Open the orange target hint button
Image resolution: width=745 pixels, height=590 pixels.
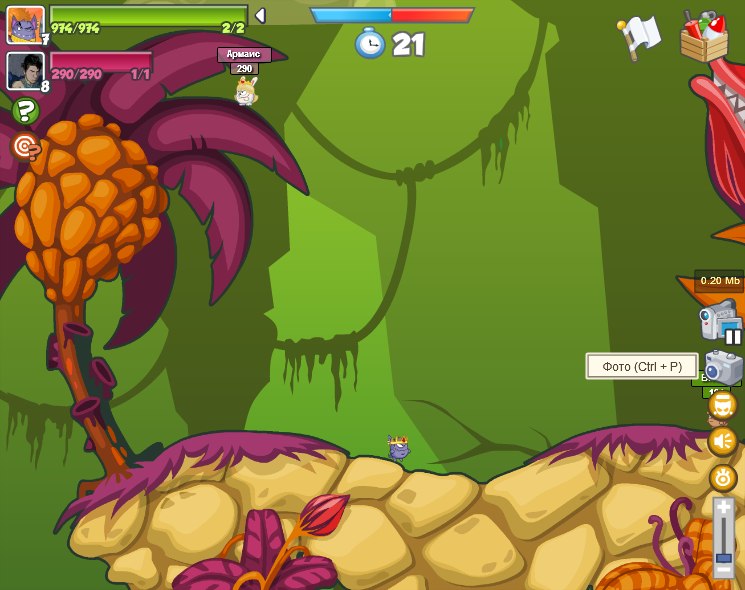[25, 147]
